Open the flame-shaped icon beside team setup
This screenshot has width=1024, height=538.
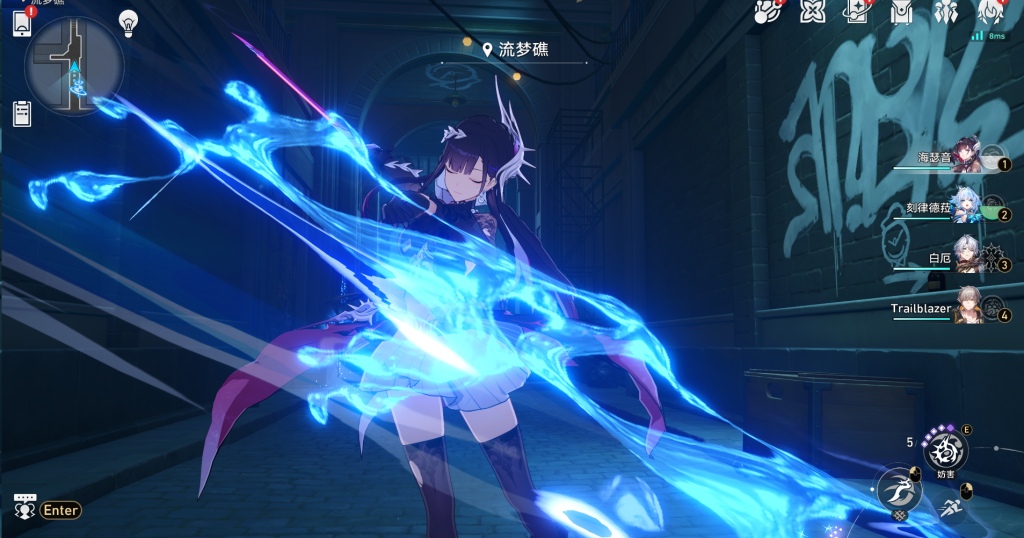tap(990, 12)
